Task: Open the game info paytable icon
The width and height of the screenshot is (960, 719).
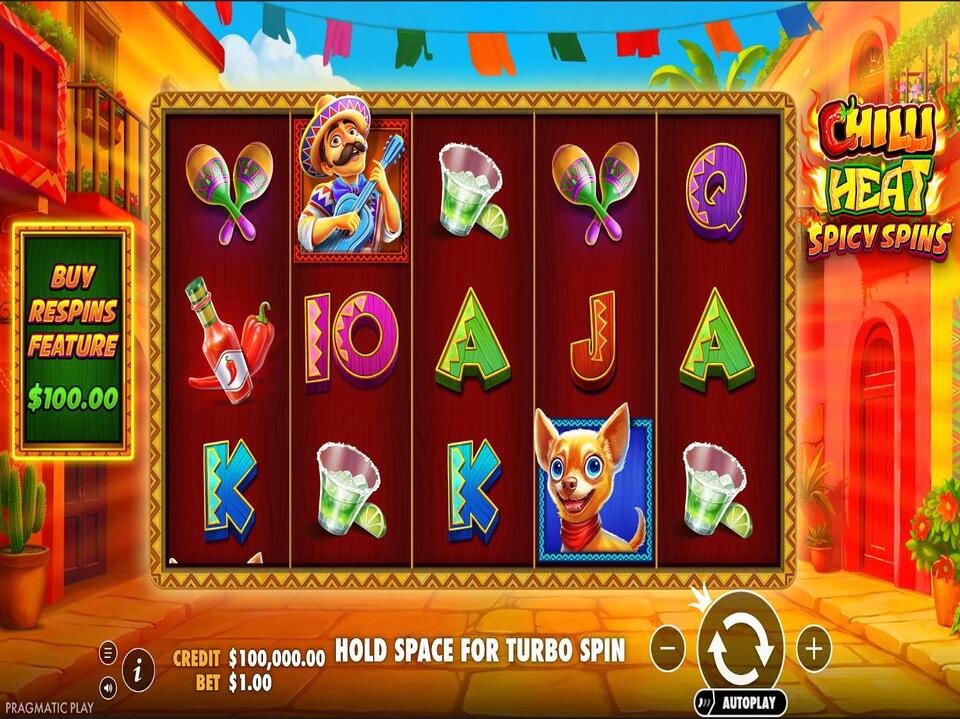Action: point(138,663)
